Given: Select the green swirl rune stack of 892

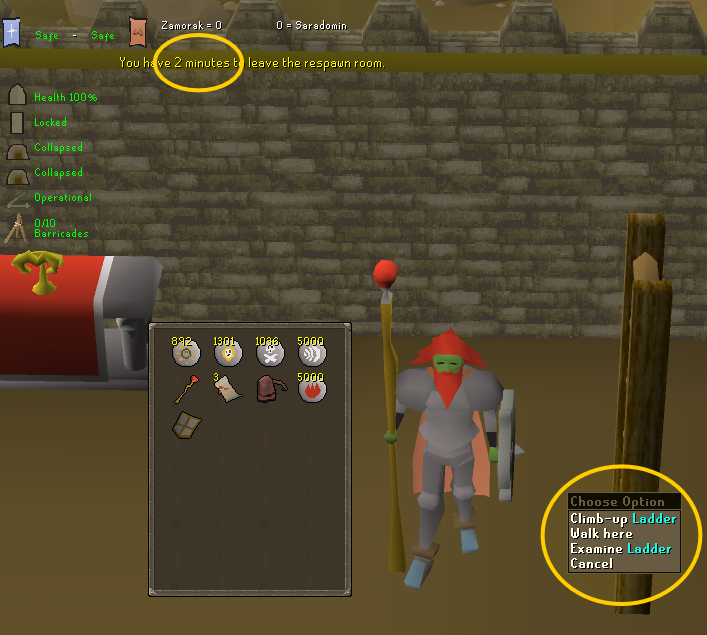Looking at the screenshot, I should (186, 353).
